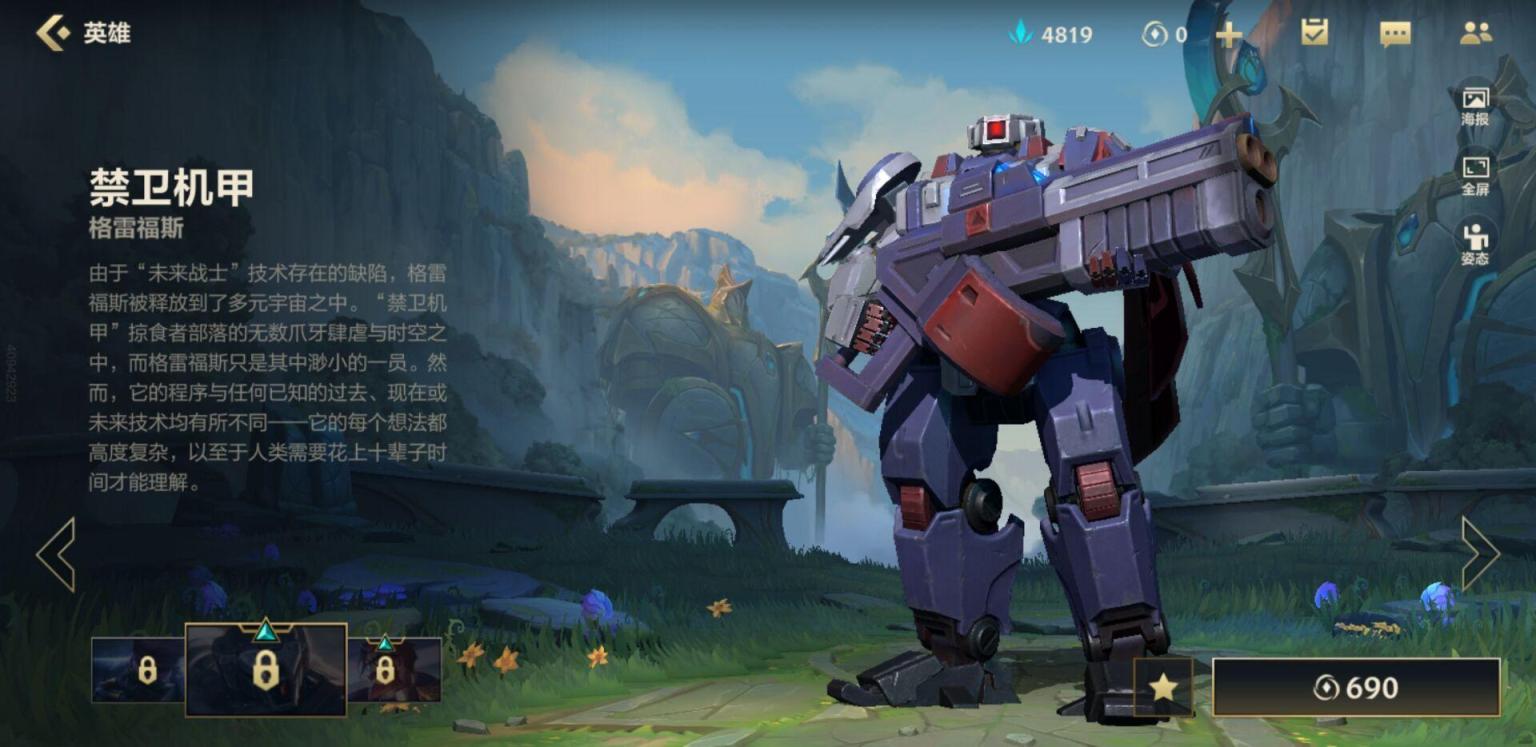Open the chat speech bubble icon
The image size is (1536, 747).
(x=1394, y=34)
